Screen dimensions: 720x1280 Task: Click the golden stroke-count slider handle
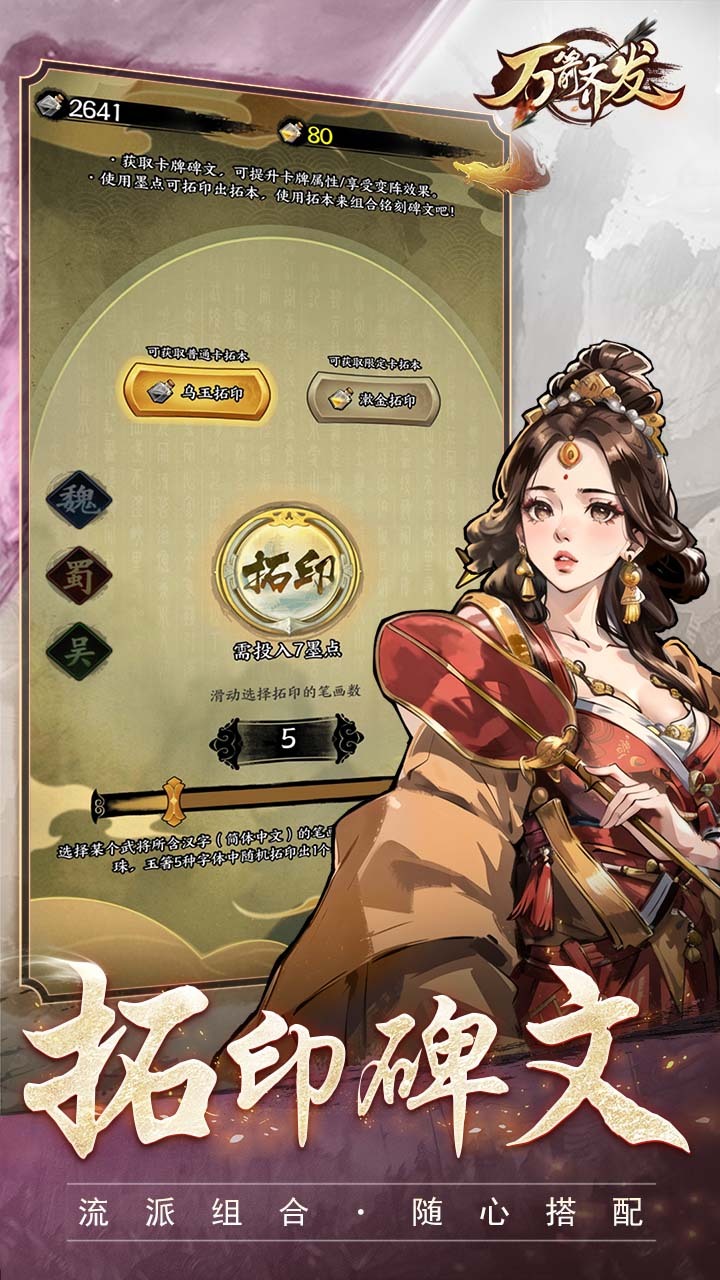pyautogui.click(x=174, y=801)
